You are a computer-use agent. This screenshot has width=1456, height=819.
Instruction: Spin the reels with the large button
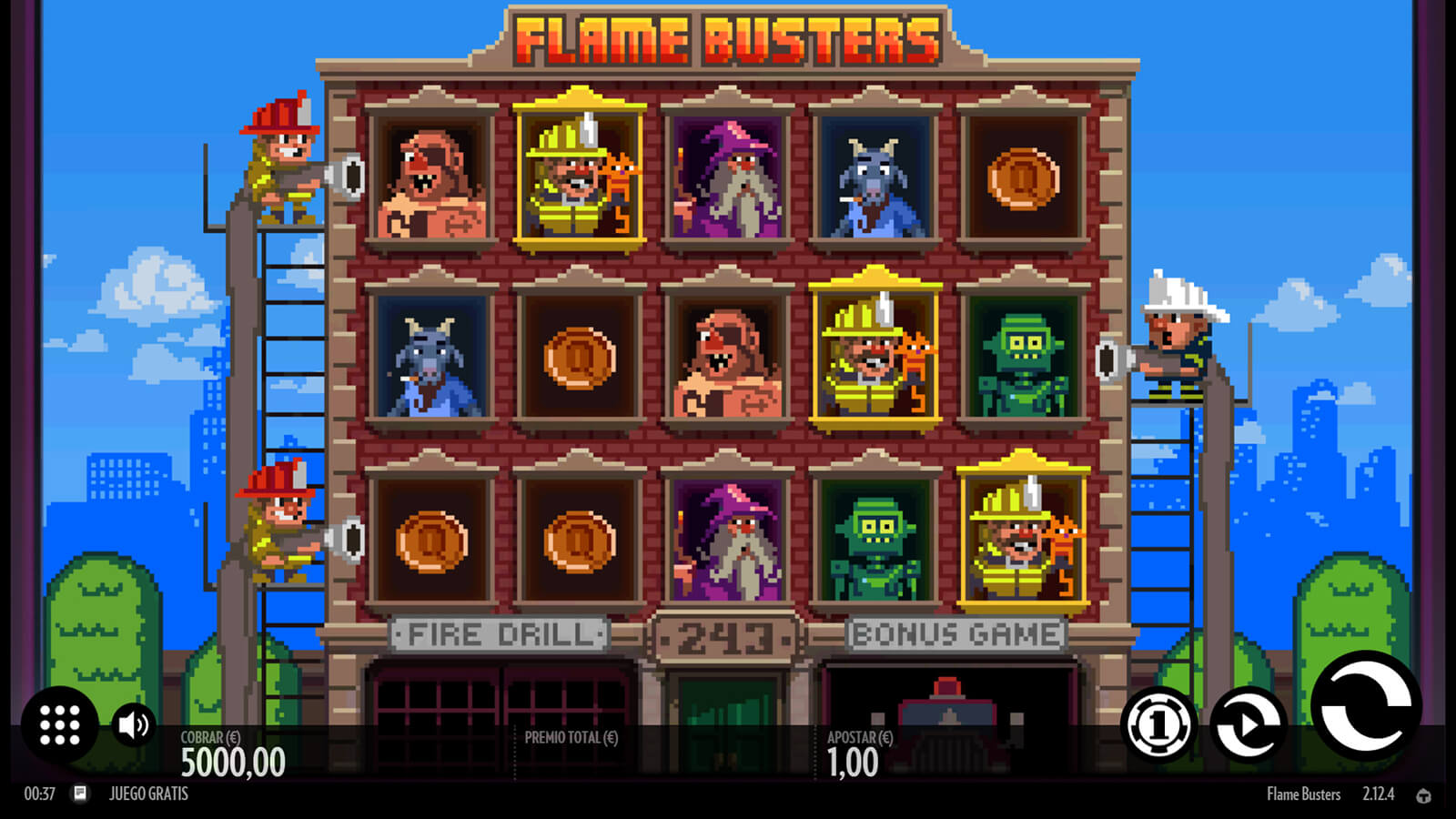pos(1365,707)
